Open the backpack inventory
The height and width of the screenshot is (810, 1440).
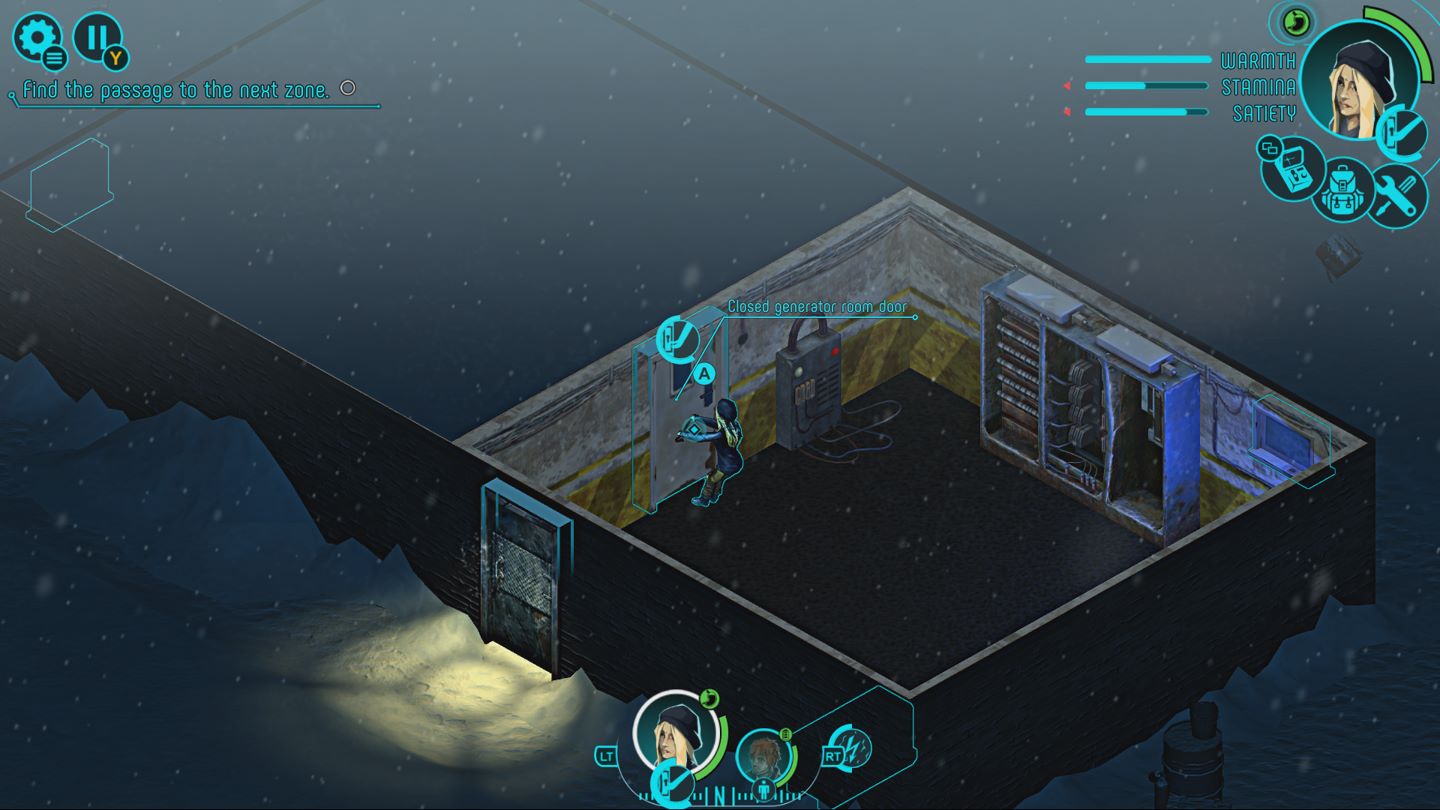coord(1342,189)
